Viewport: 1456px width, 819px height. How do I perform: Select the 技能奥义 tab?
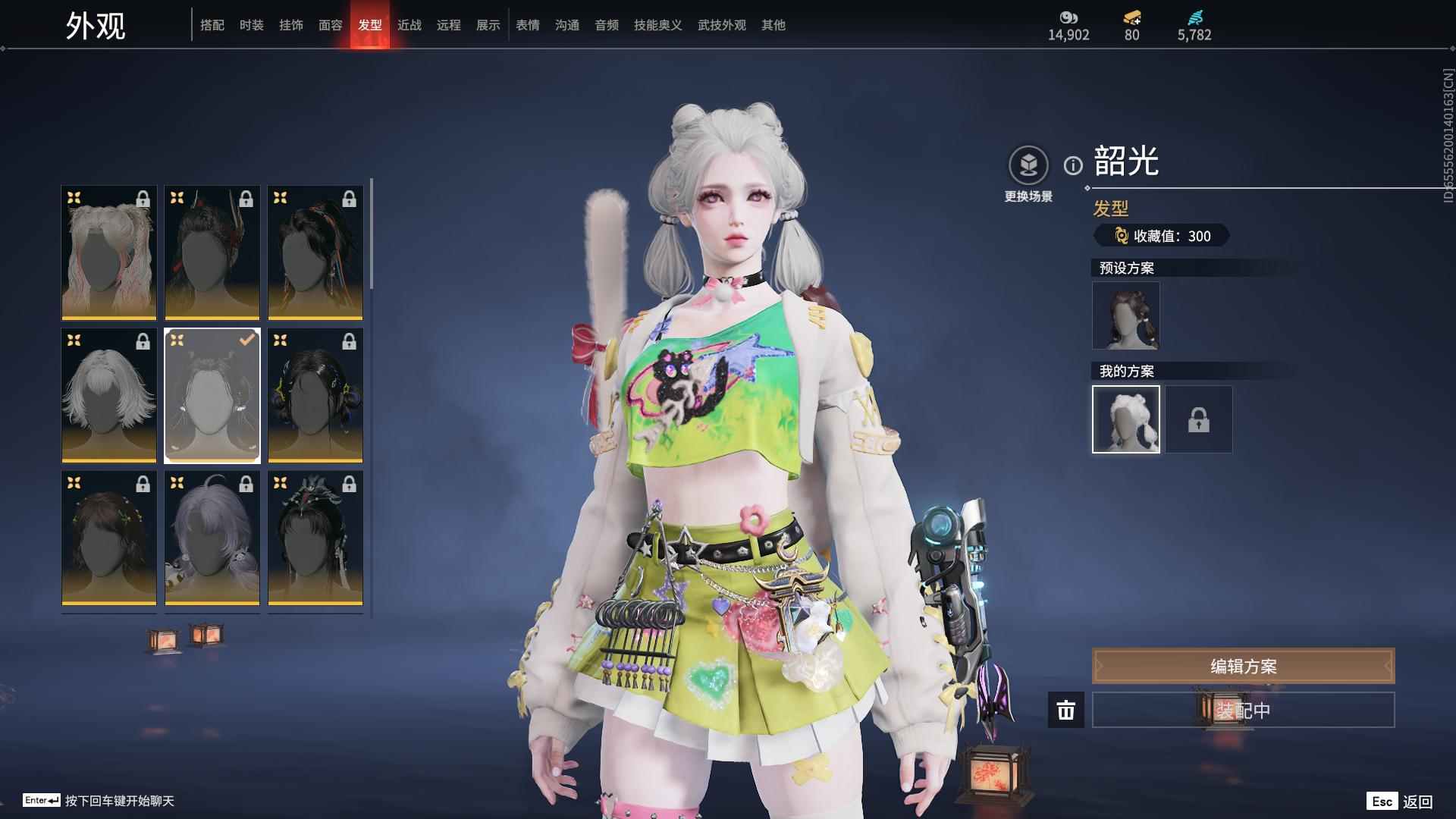point(658,25)
